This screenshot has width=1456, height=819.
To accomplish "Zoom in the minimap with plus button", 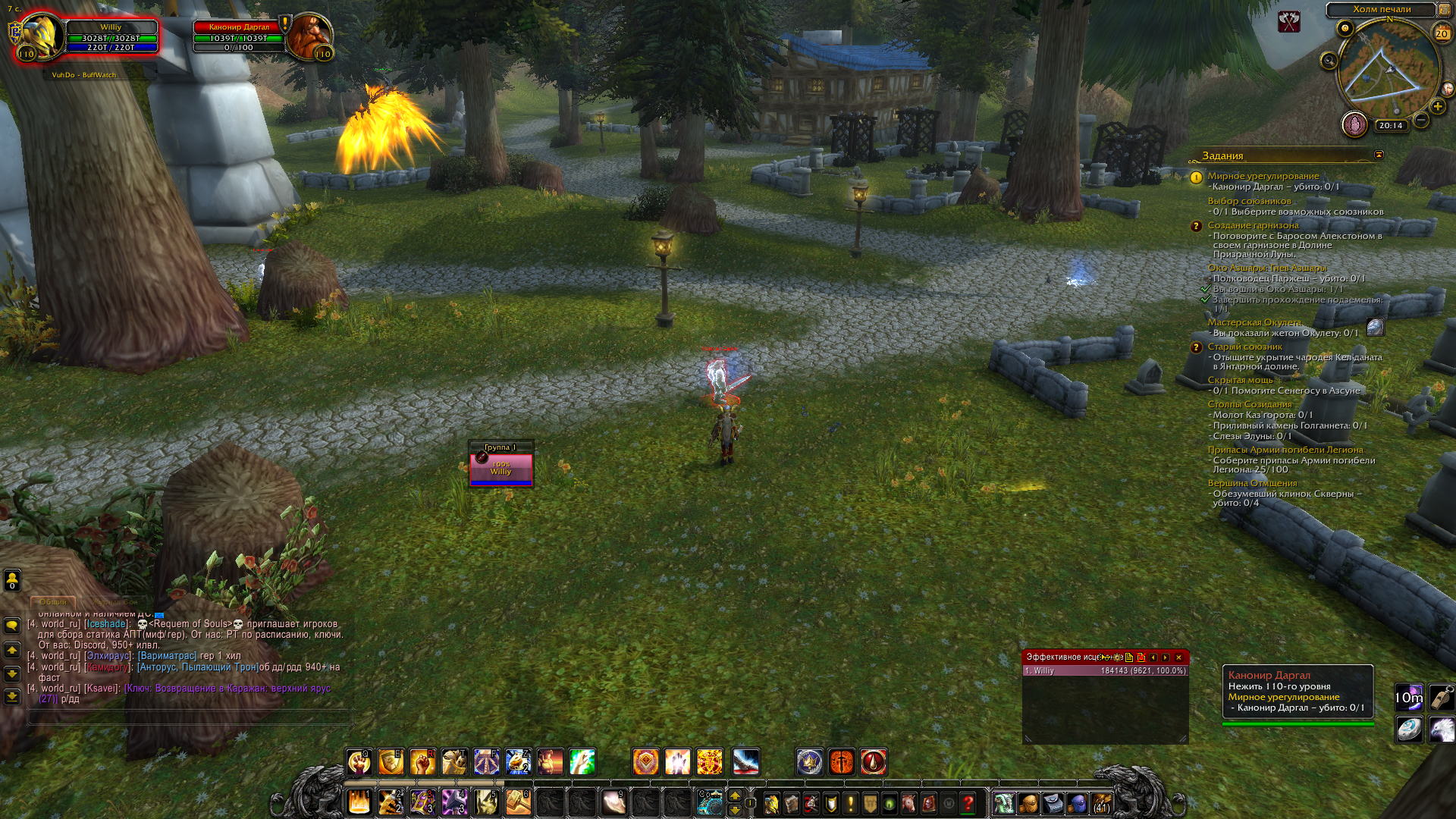I will coord(1437,107).
